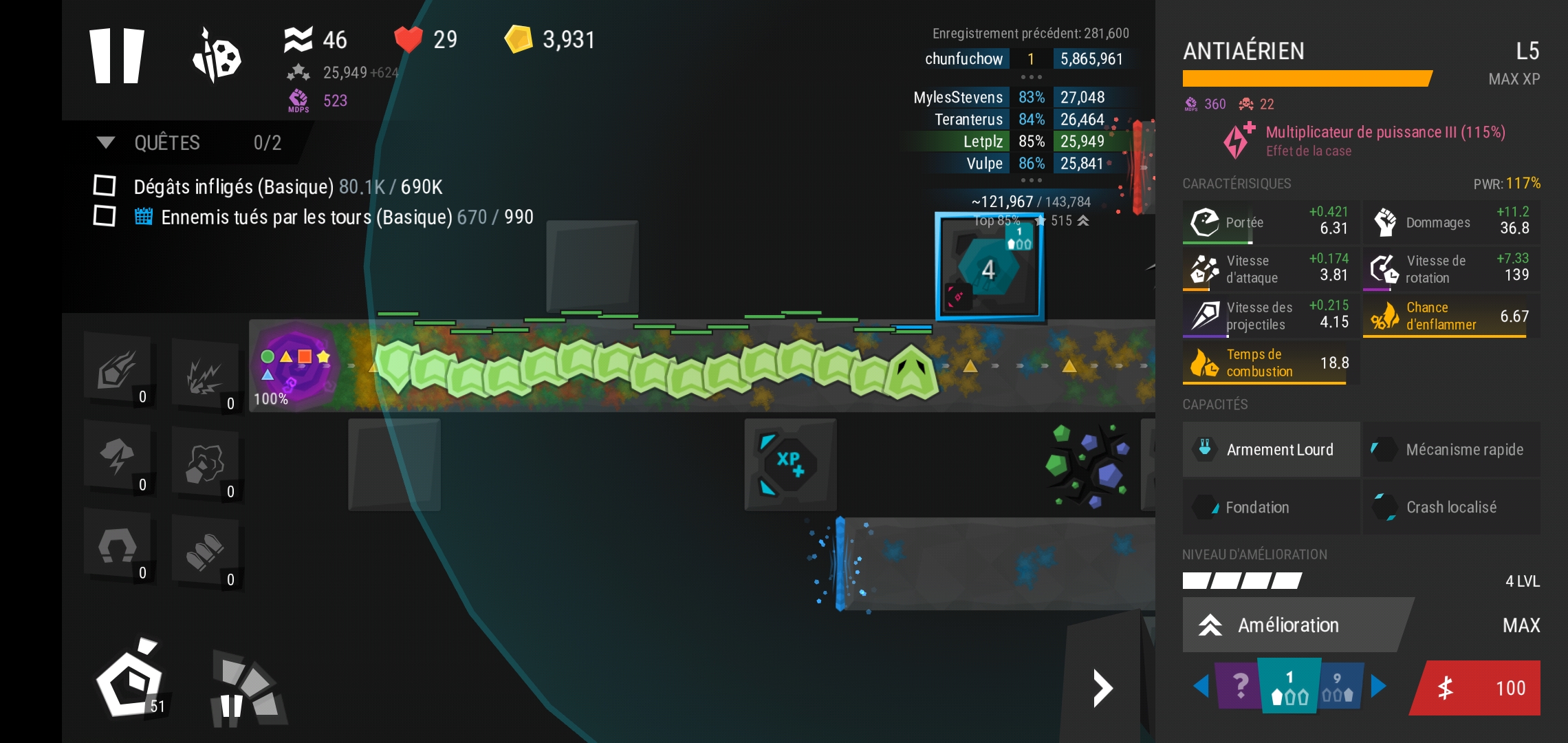Select the Crash localisé ability

(1451, 507)
